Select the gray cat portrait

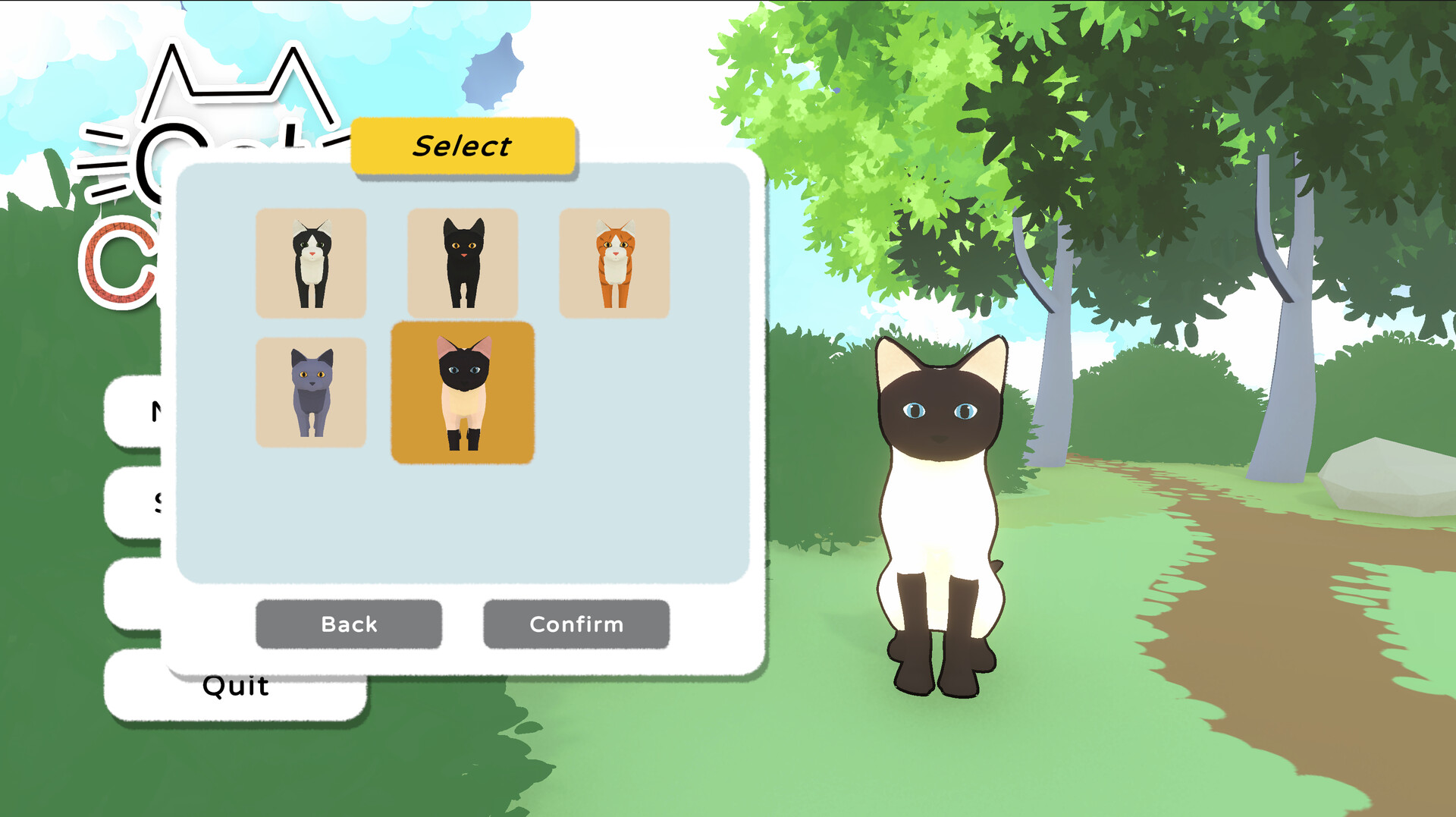pyautogui.click(x=311, y=391)
